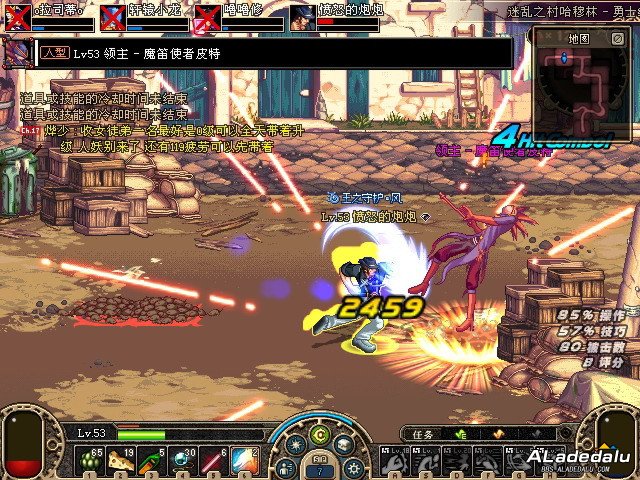This screenshot has width=640, height=480.
Task: Click the green C coin button
Action: [x=319, y=434]
